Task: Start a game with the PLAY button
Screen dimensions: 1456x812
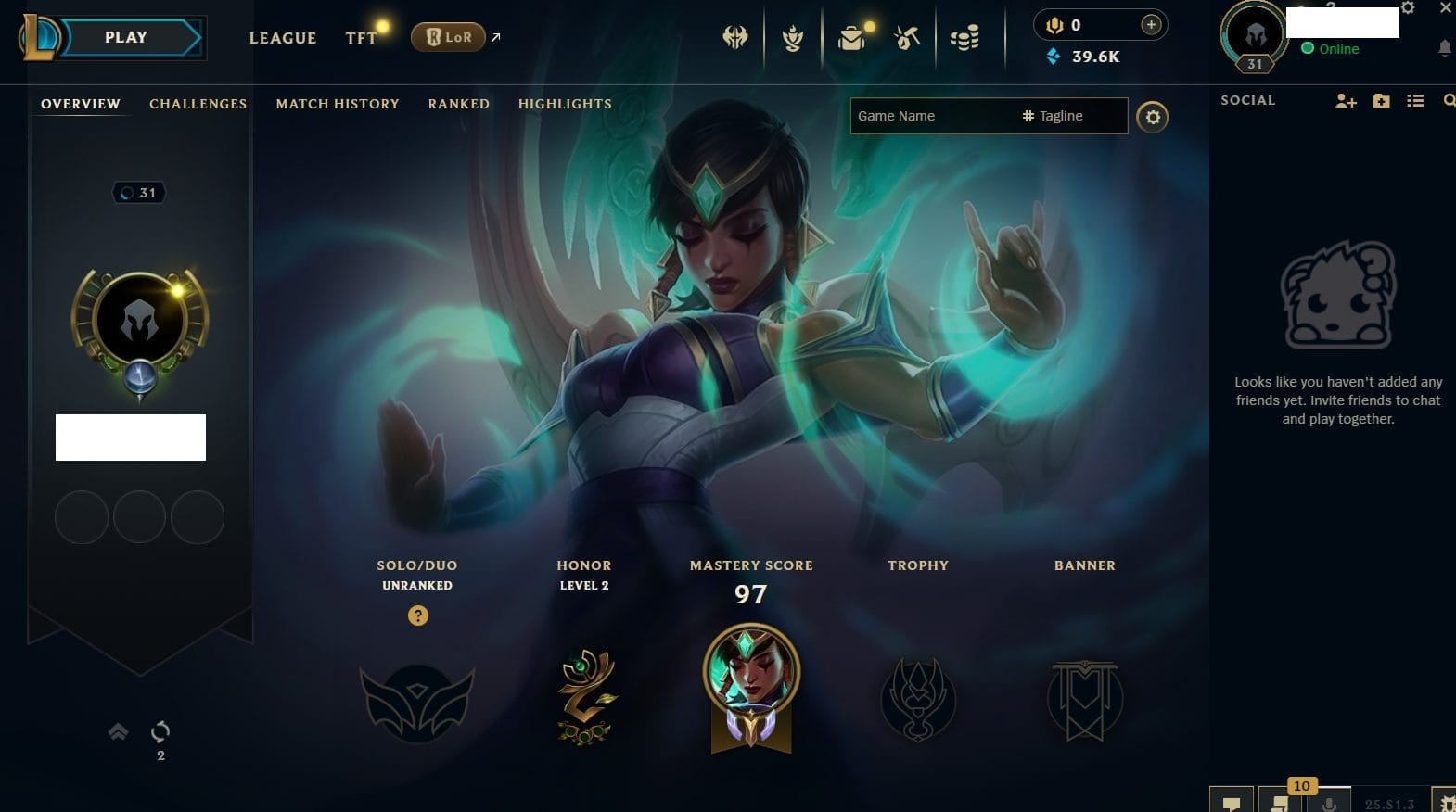Action: coord(126,38)
